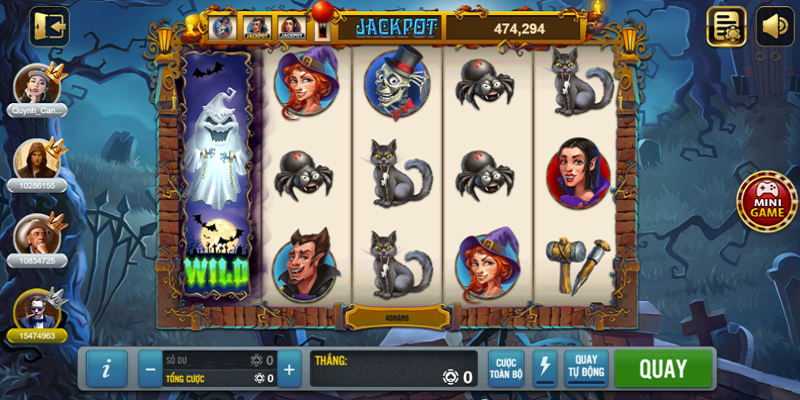Open the settings list icon
Image resolution: width=800 pixels, height=400 pixels.
click(x=727, y=27)
